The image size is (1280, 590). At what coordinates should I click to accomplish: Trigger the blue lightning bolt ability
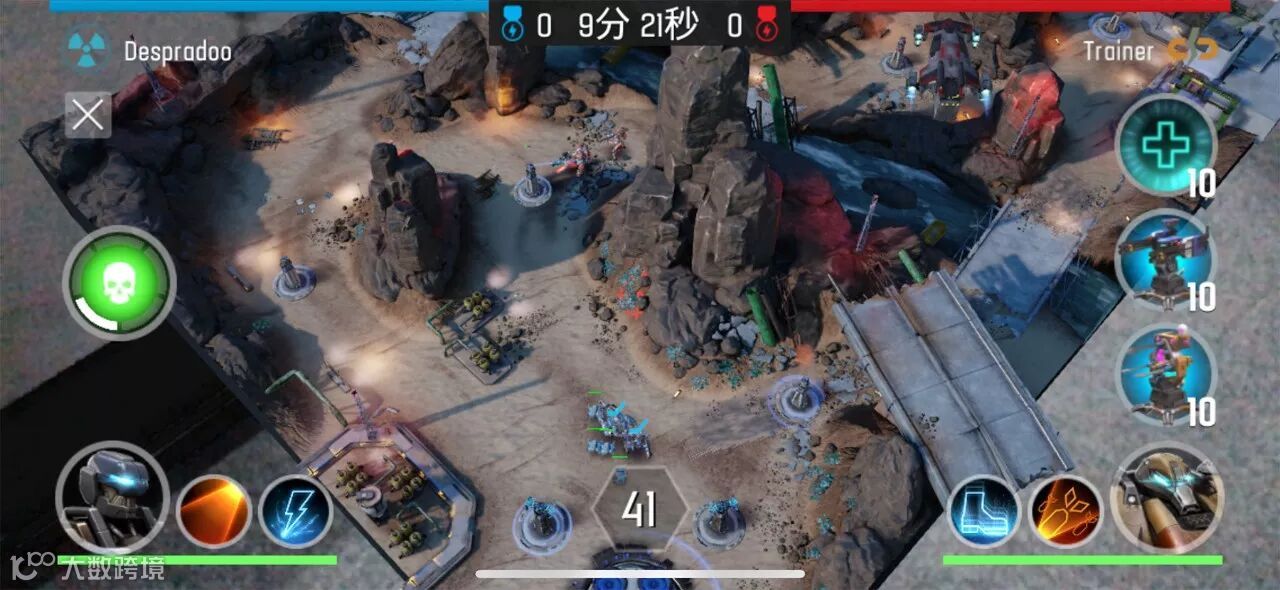[296, 510]
